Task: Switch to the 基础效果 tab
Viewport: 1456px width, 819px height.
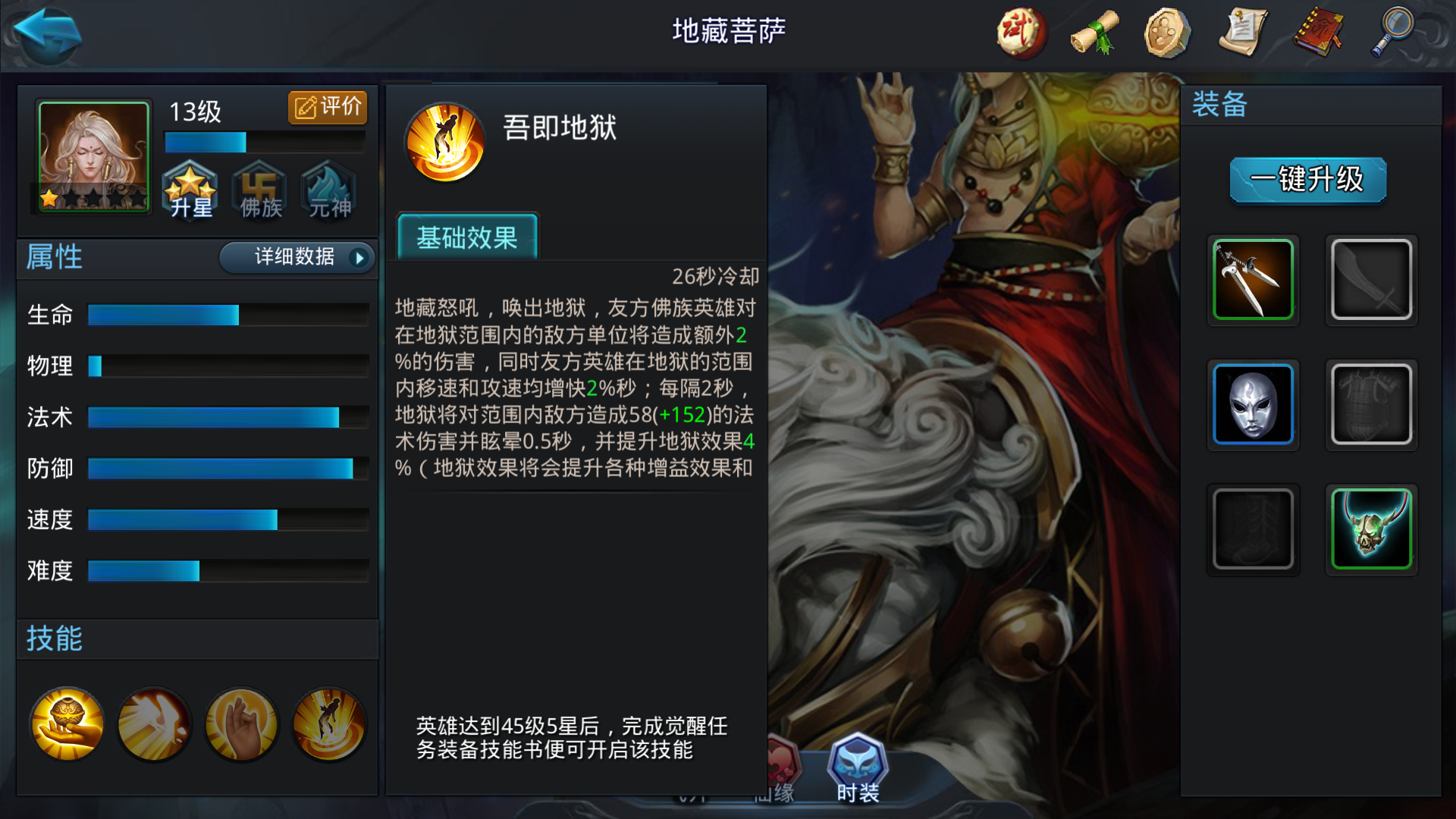Action: click(467, 237)
